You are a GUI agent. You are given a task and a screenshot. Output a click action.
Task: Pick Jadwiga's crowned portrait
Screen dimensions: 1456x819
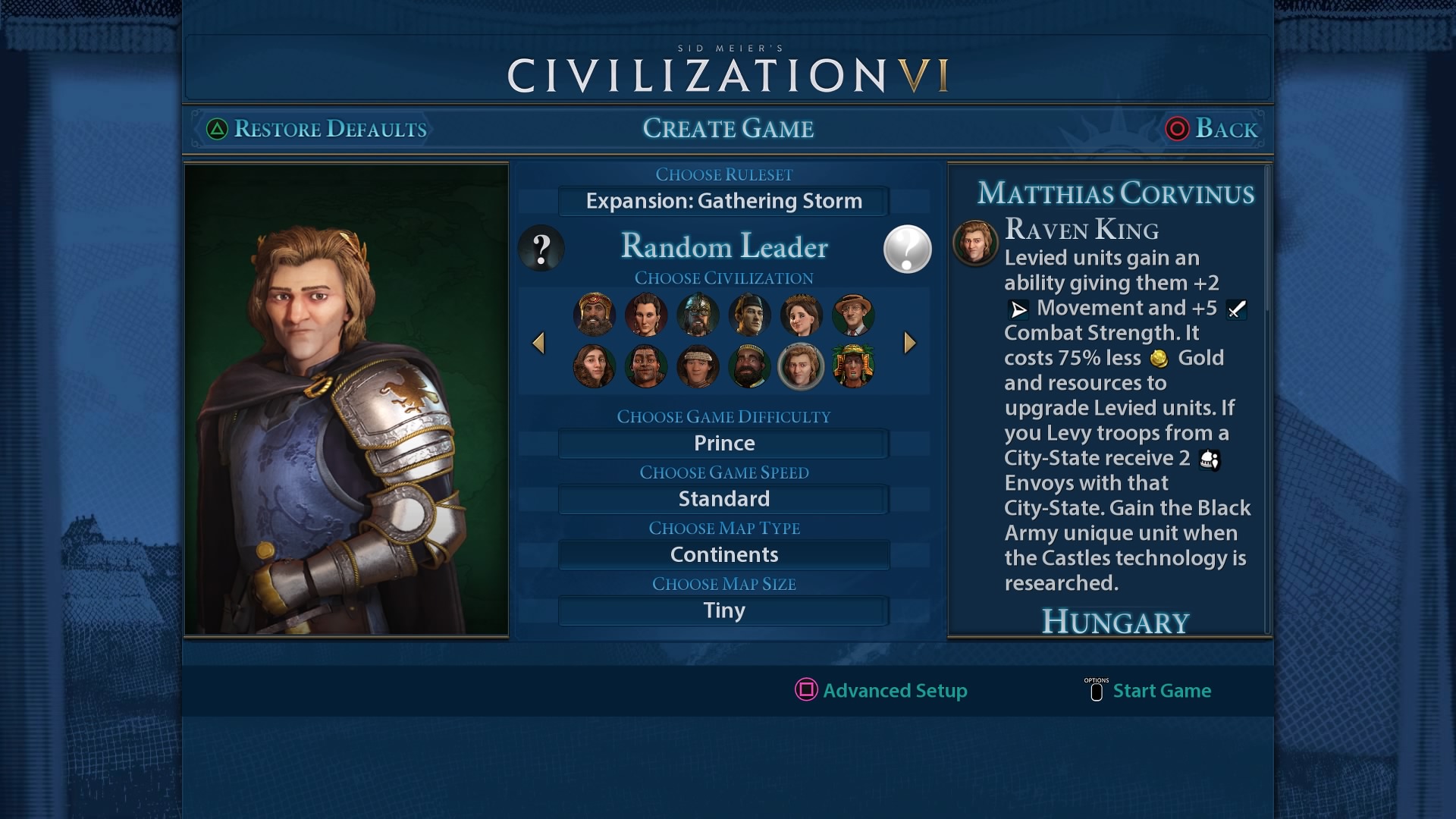tap(801, 315)
